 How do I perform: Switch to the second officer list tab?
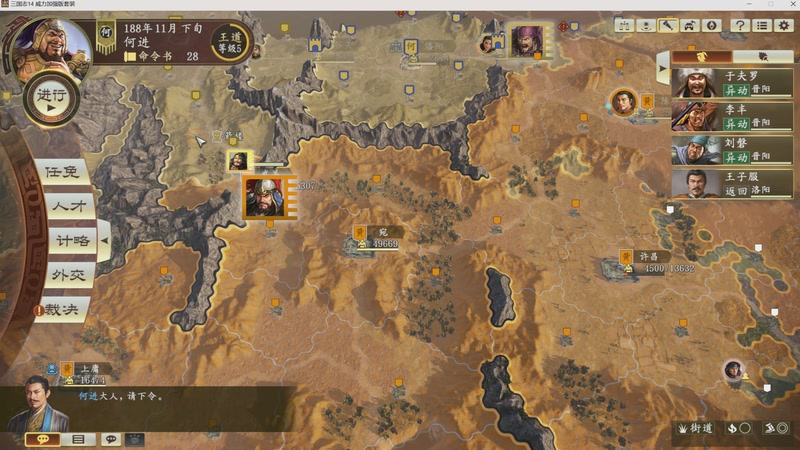click(x=763, y=57)
